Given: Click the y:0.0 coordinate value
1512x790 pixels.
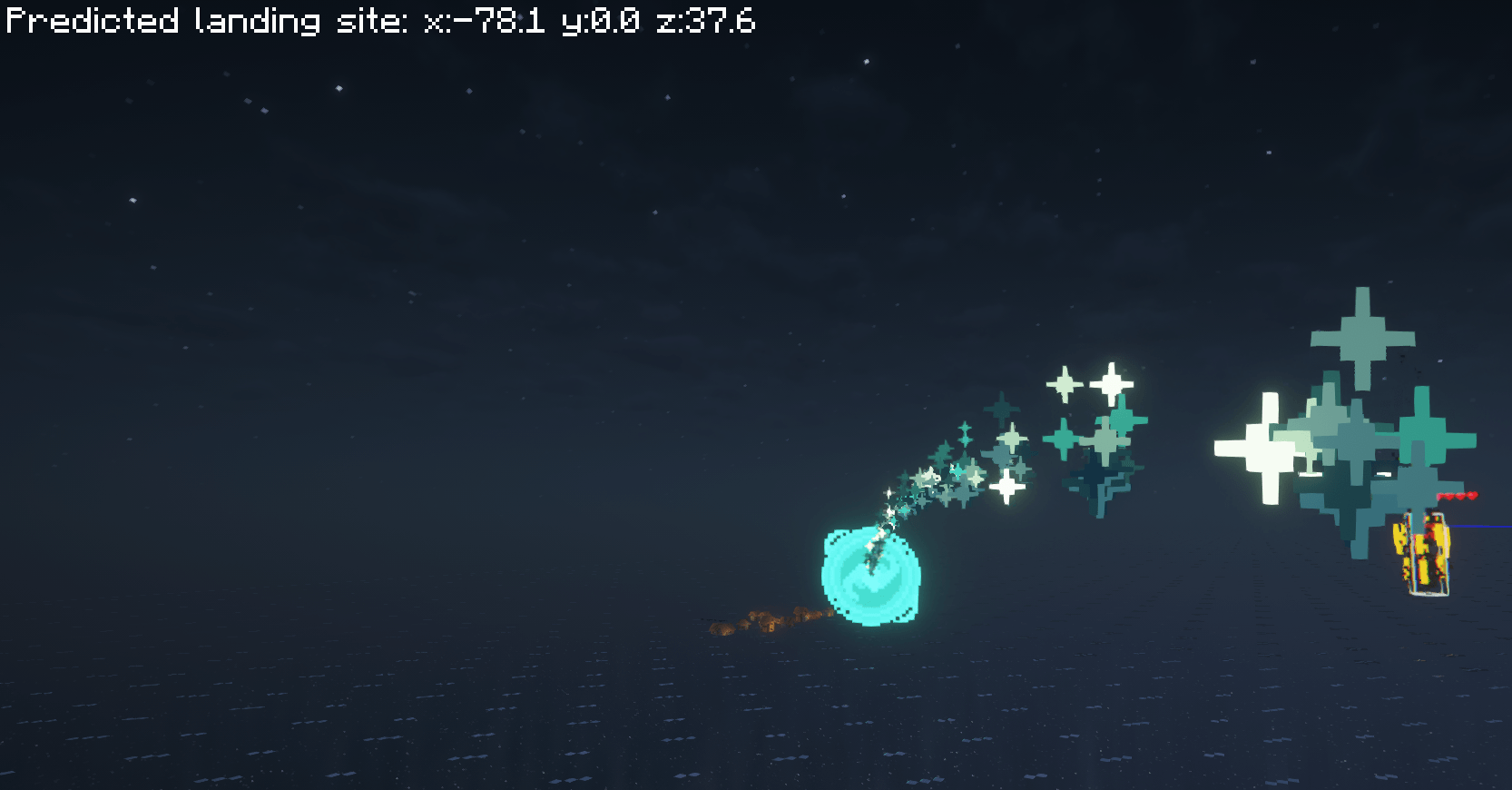Looking at the screenshot, I should 601,22.
